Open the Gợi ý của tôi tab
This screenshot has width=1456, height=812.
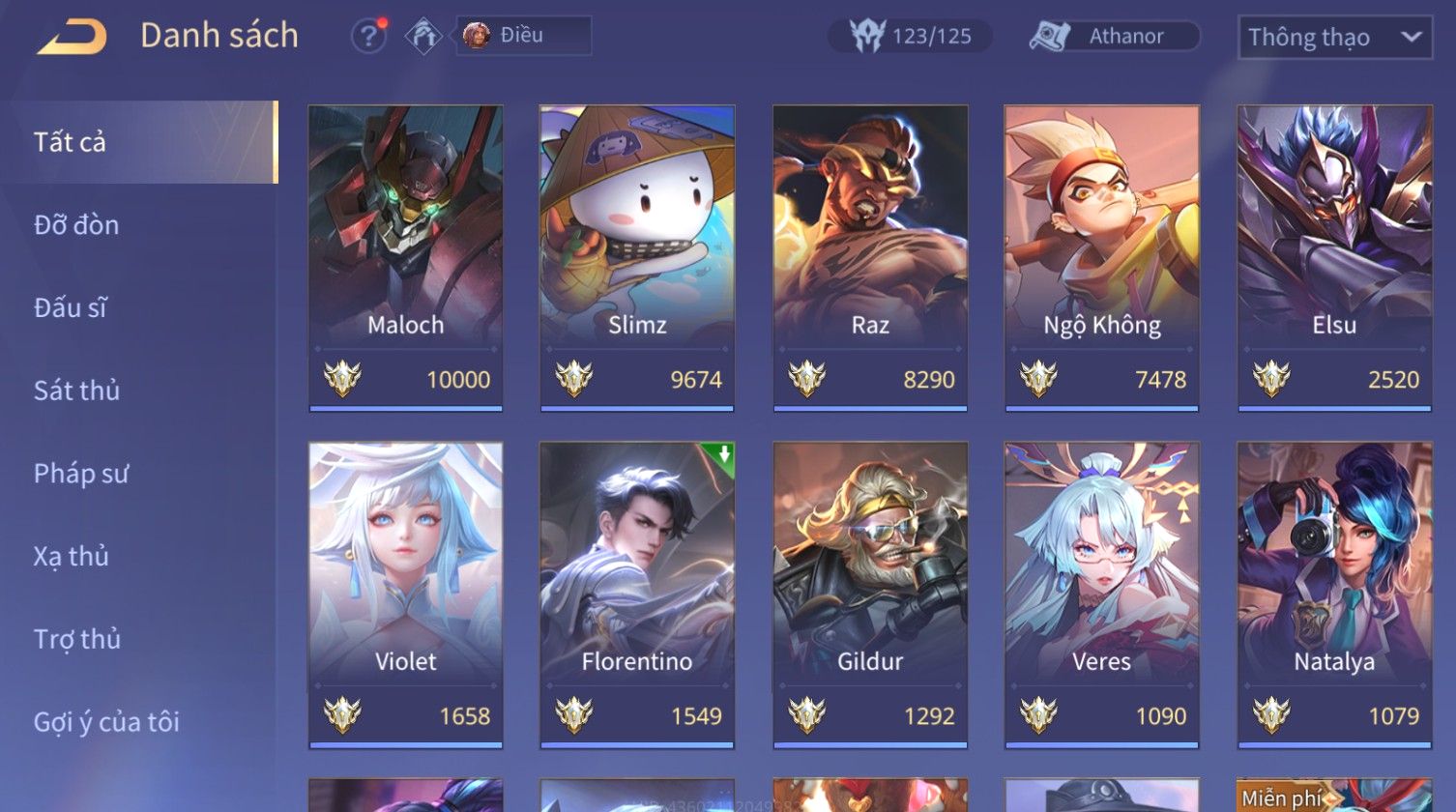tap(106, 722)
